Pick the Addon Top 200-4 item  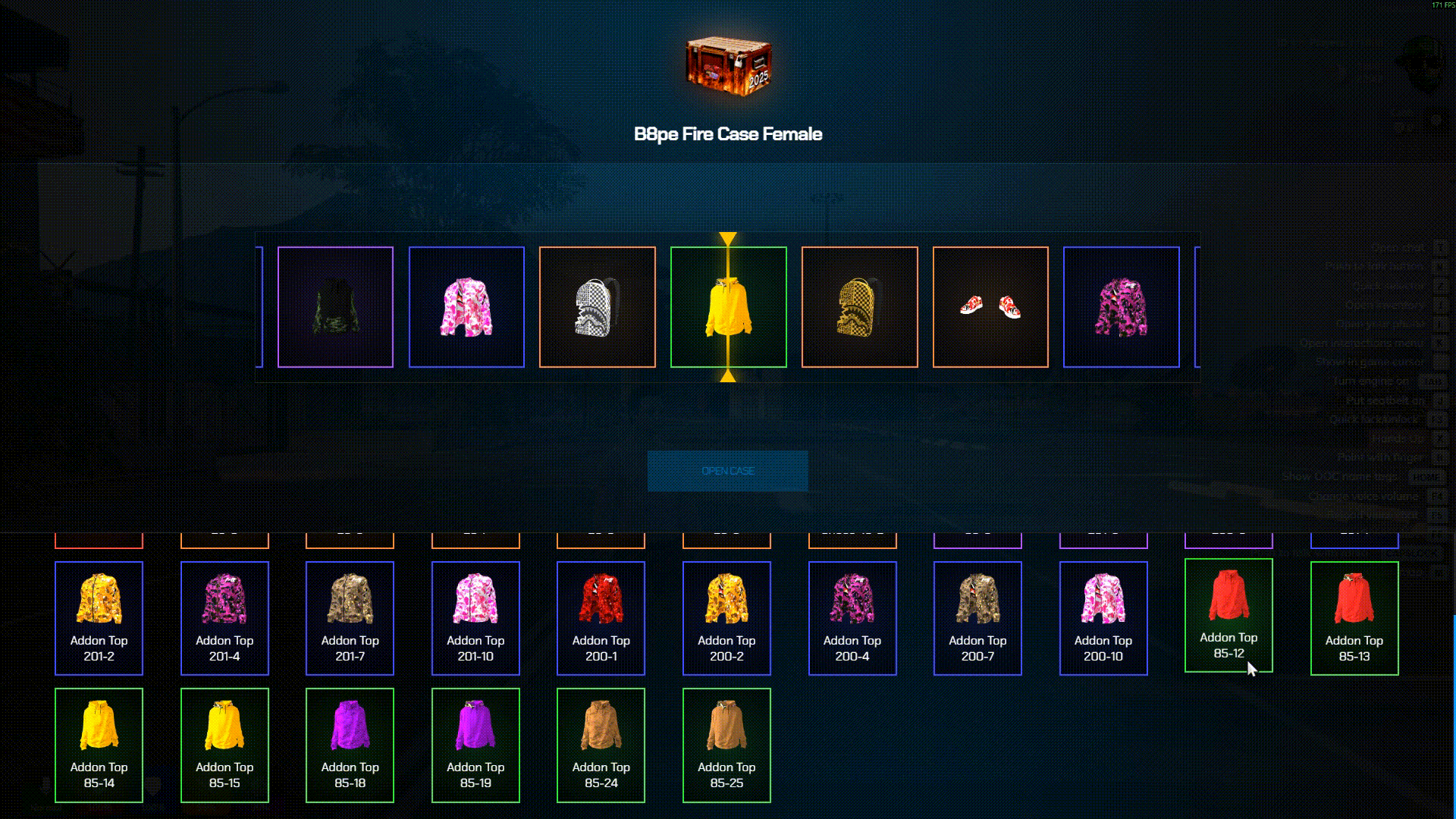(852, 618)
